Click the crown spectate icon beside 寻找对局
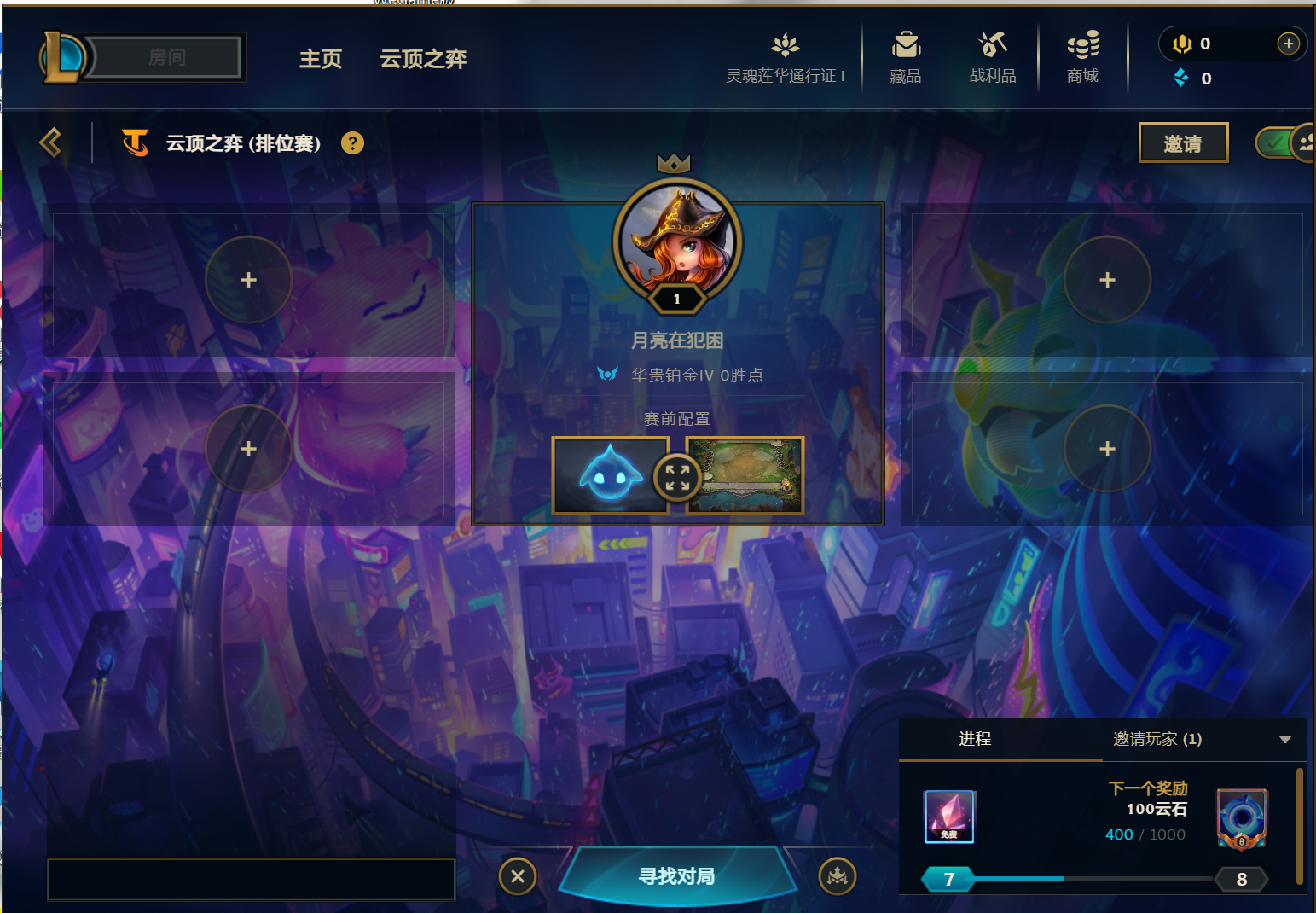The width and height of the screenshot is (1316, 913). coord(837,875)
